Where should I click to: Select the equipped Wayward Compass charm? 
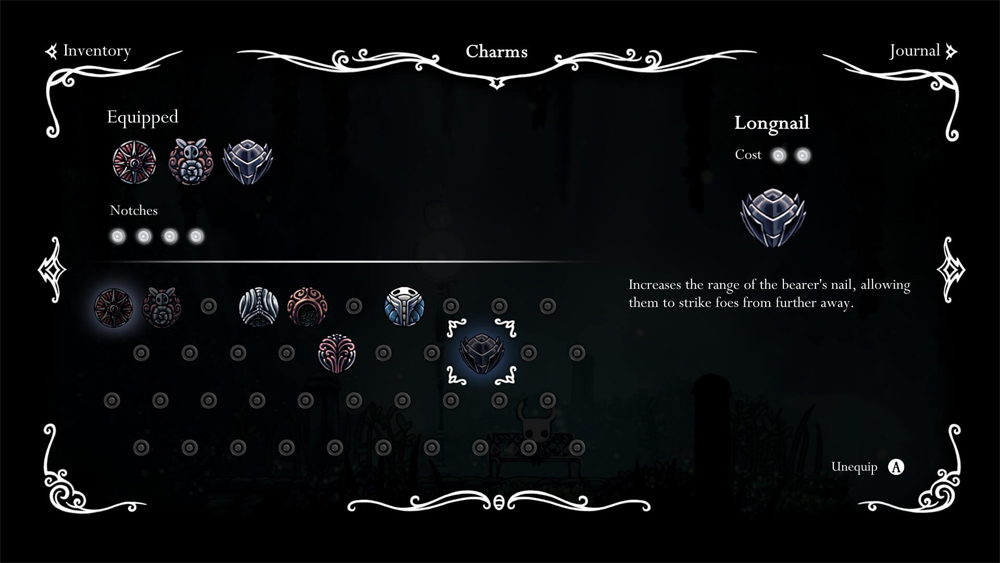point(131,161)
